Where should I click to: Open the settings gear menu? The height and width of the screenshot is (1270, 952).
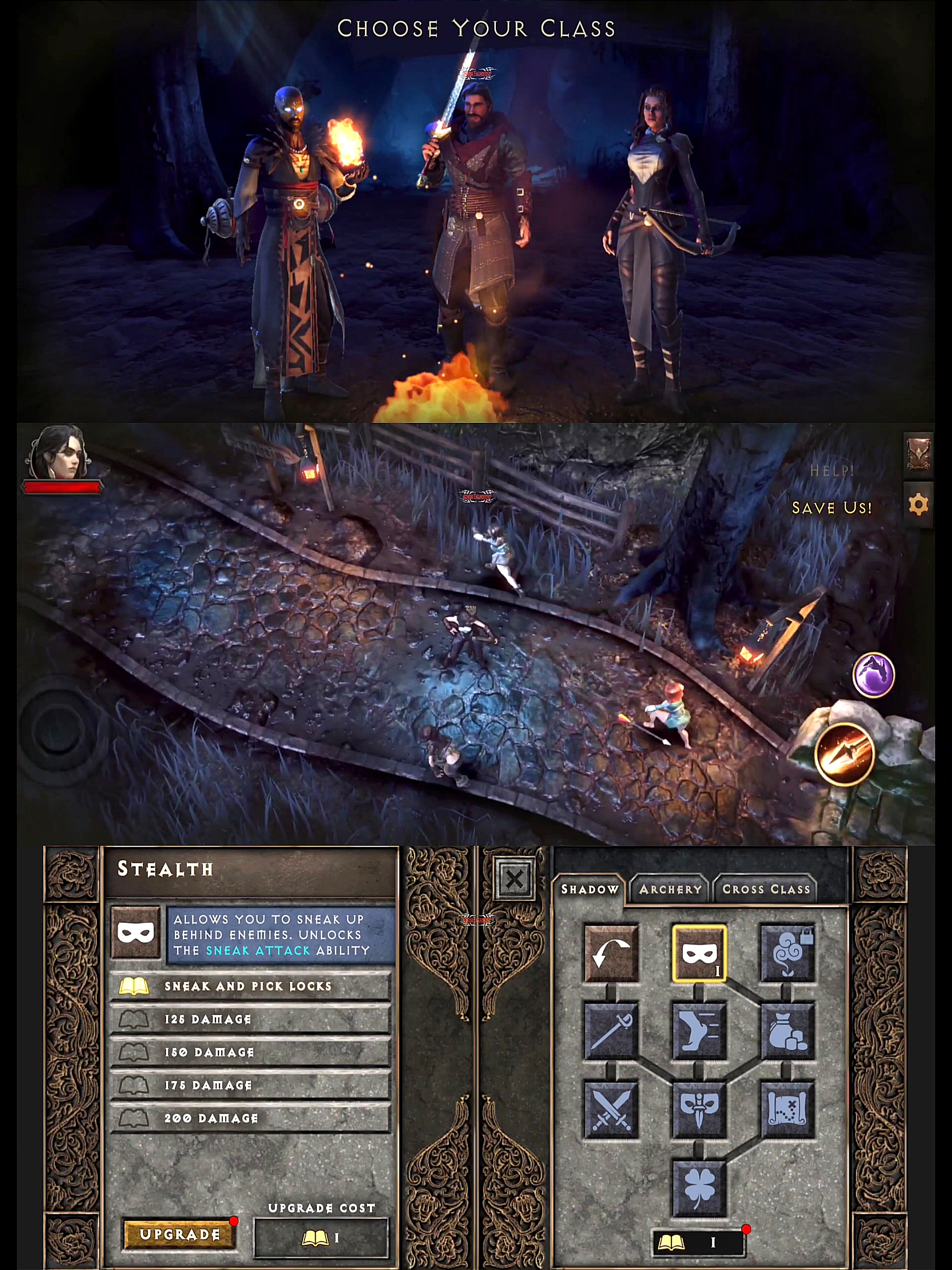(918, 504)
